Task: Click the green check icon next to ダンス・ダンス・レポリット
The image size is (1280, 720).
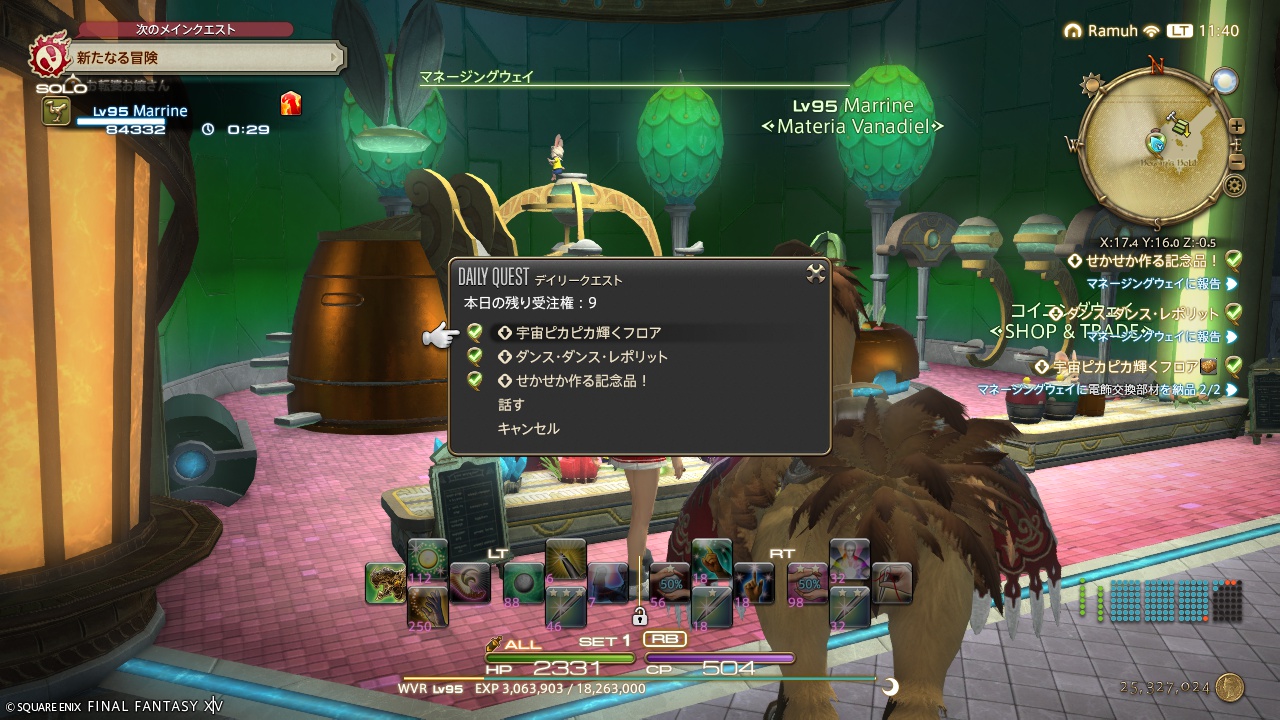Action: 1233,313
